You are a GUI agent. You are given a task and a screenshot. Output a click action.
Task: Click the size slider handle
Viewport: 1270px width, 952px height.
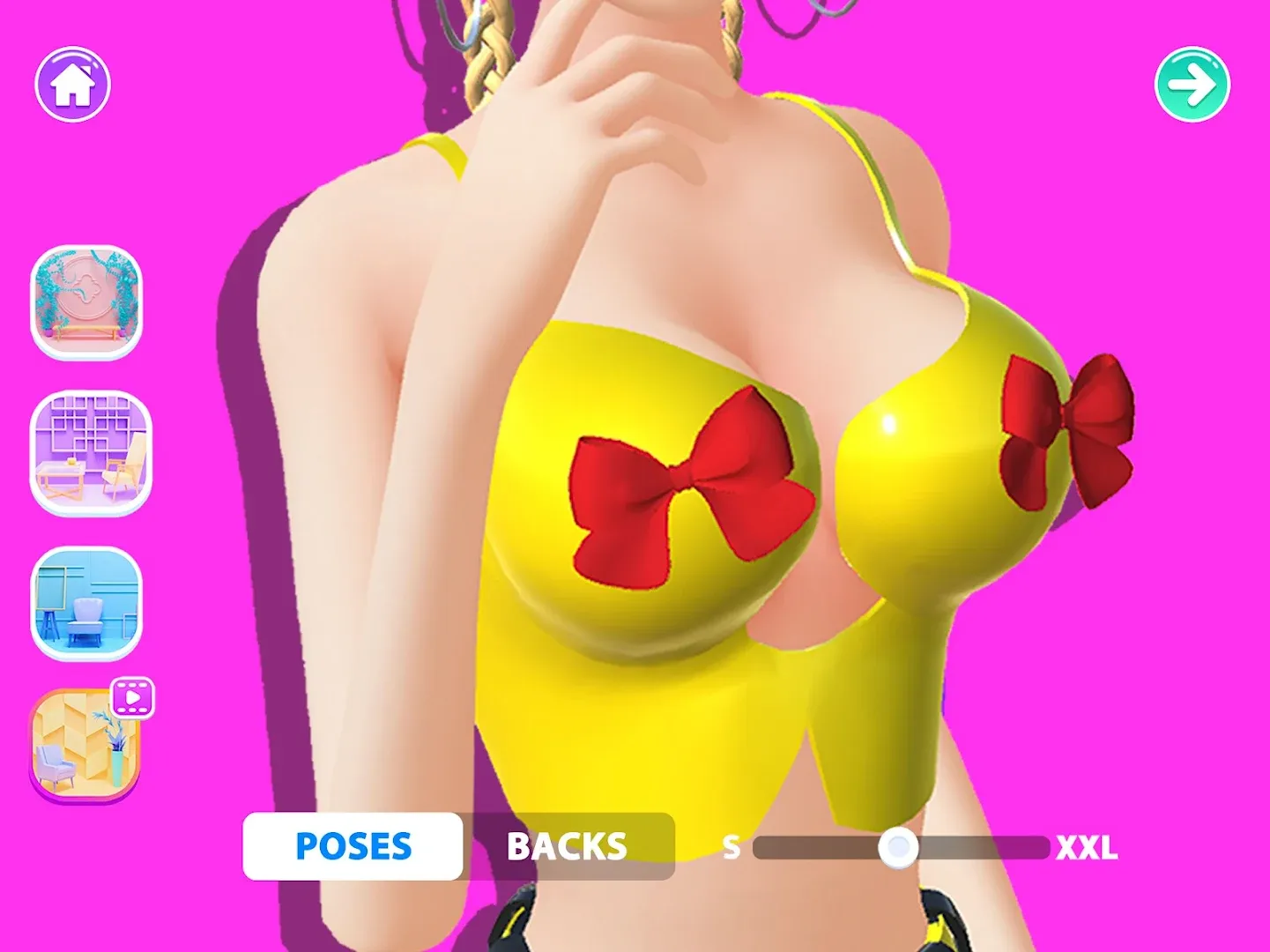point(898,848)
